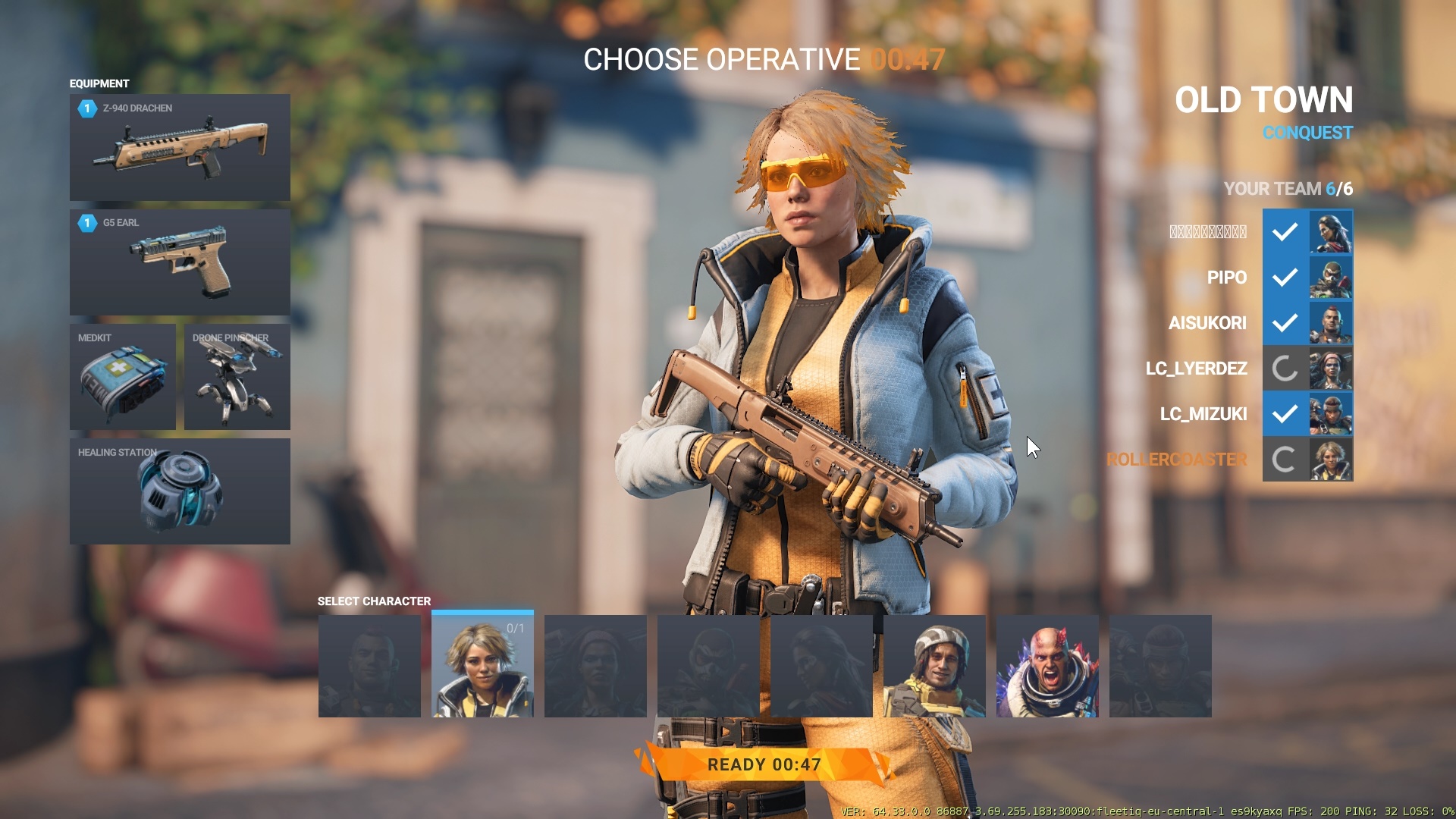
Task: Select the Healing Station ability slot
Action: 180,491
